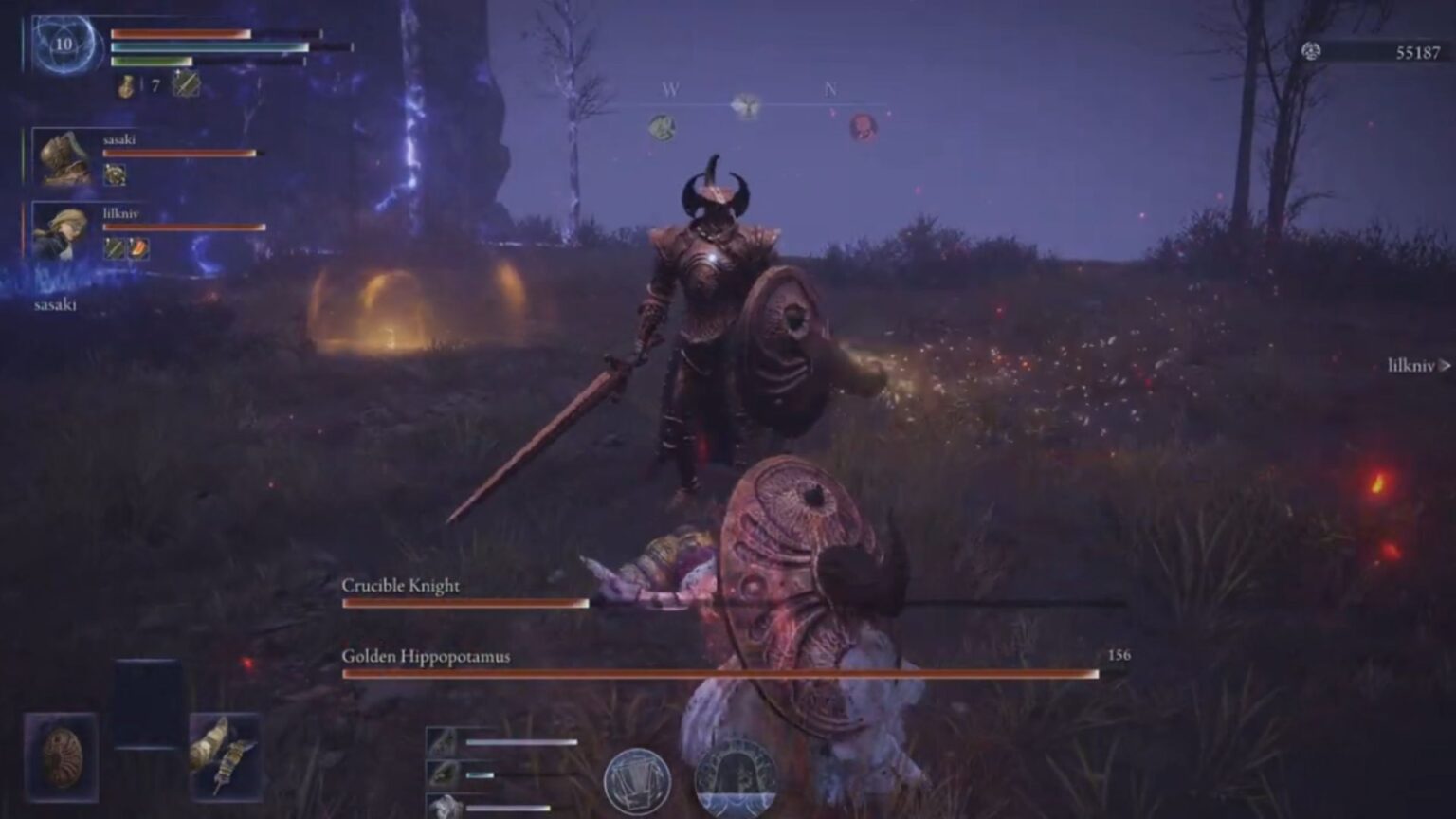Click lilkniv's weapon buff icon
The height and width of the screenshot is (819, 1456).
(114, 247)
